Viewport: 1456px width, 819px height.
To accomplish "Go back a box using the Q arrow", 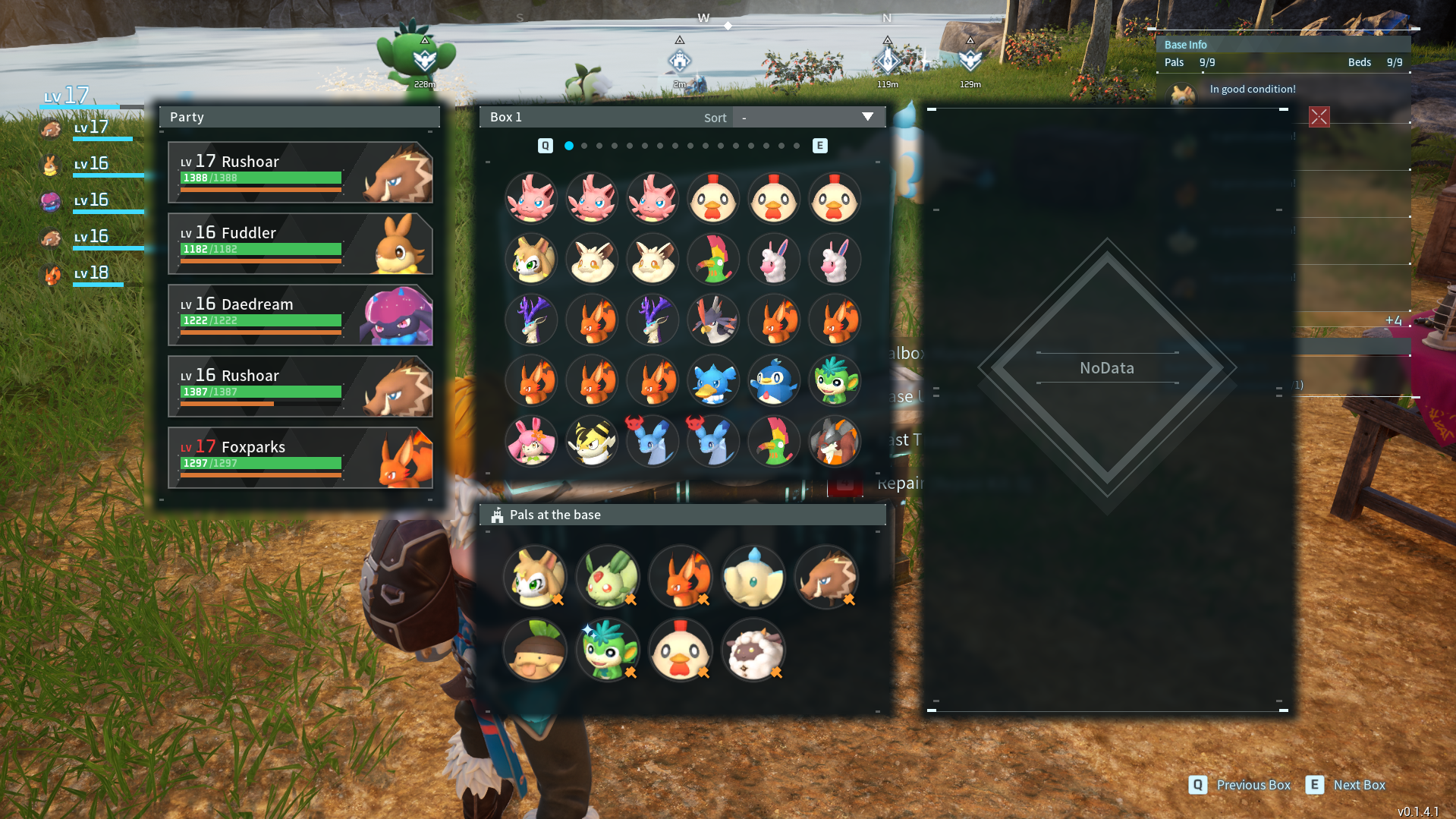I will tap(544, 145).
